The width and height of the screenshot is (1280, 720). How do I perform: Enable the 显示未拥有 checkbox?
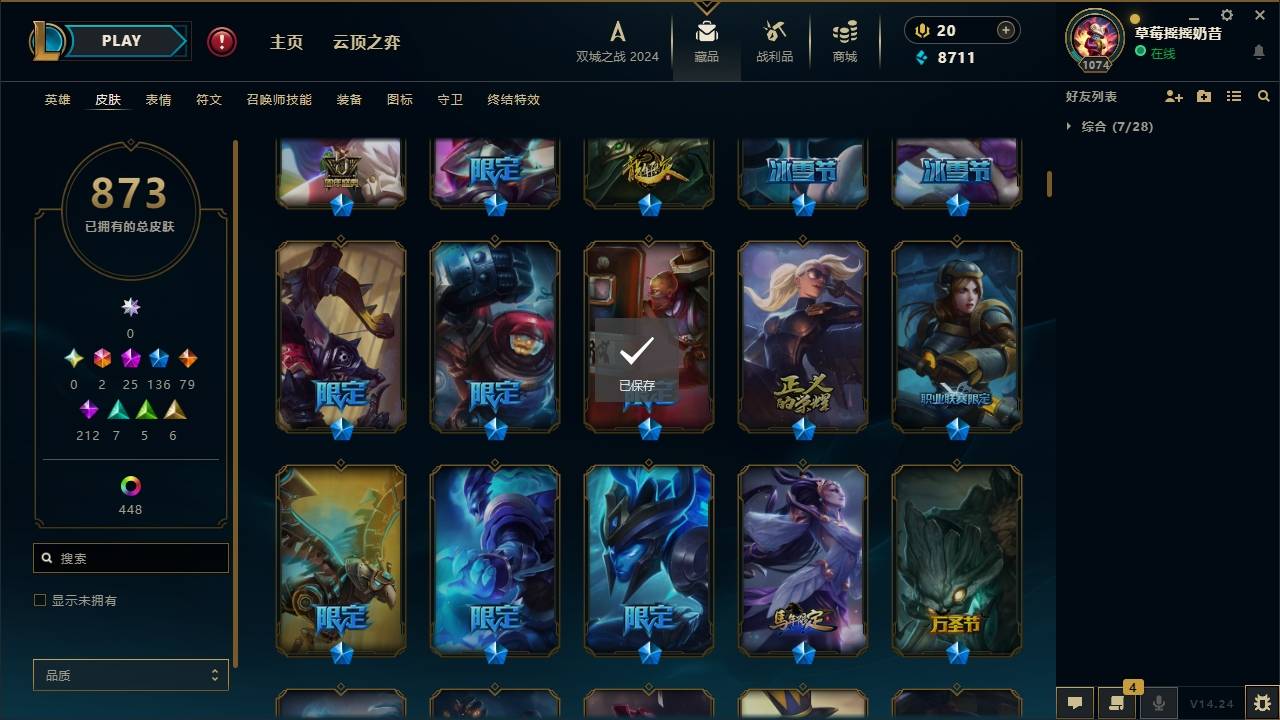pyautogui.click(x=39, y=599)
